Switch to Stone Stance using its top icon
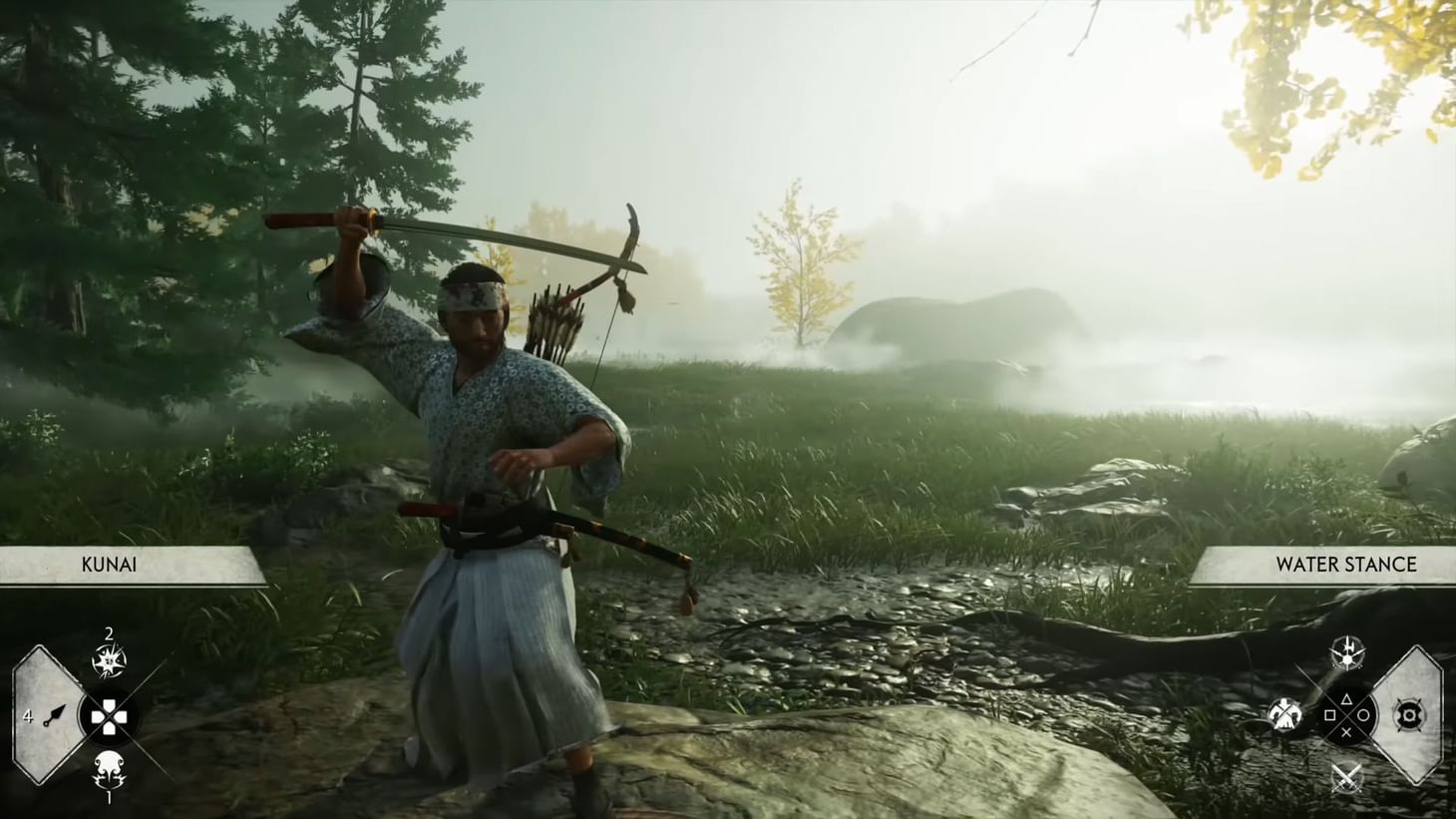The image size is (1456, 819). [x=1346, y=652]
